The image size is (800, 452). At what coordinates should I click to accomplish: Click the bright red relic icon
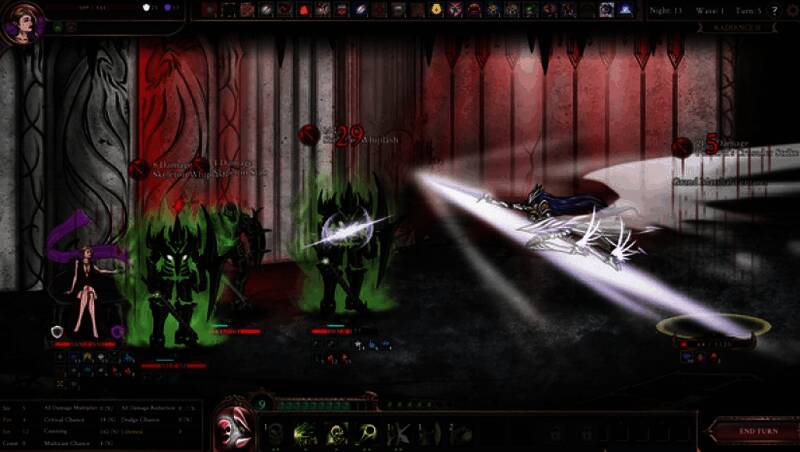(305, 10)
